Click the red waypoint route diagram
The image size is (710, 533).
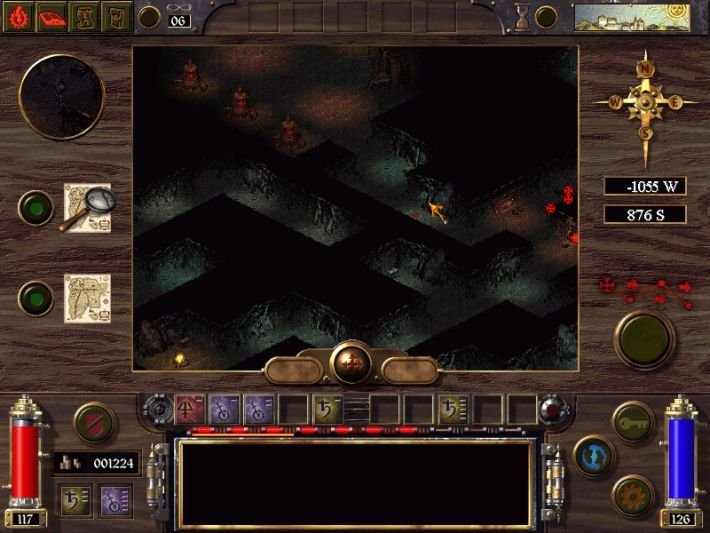(645, 289)
